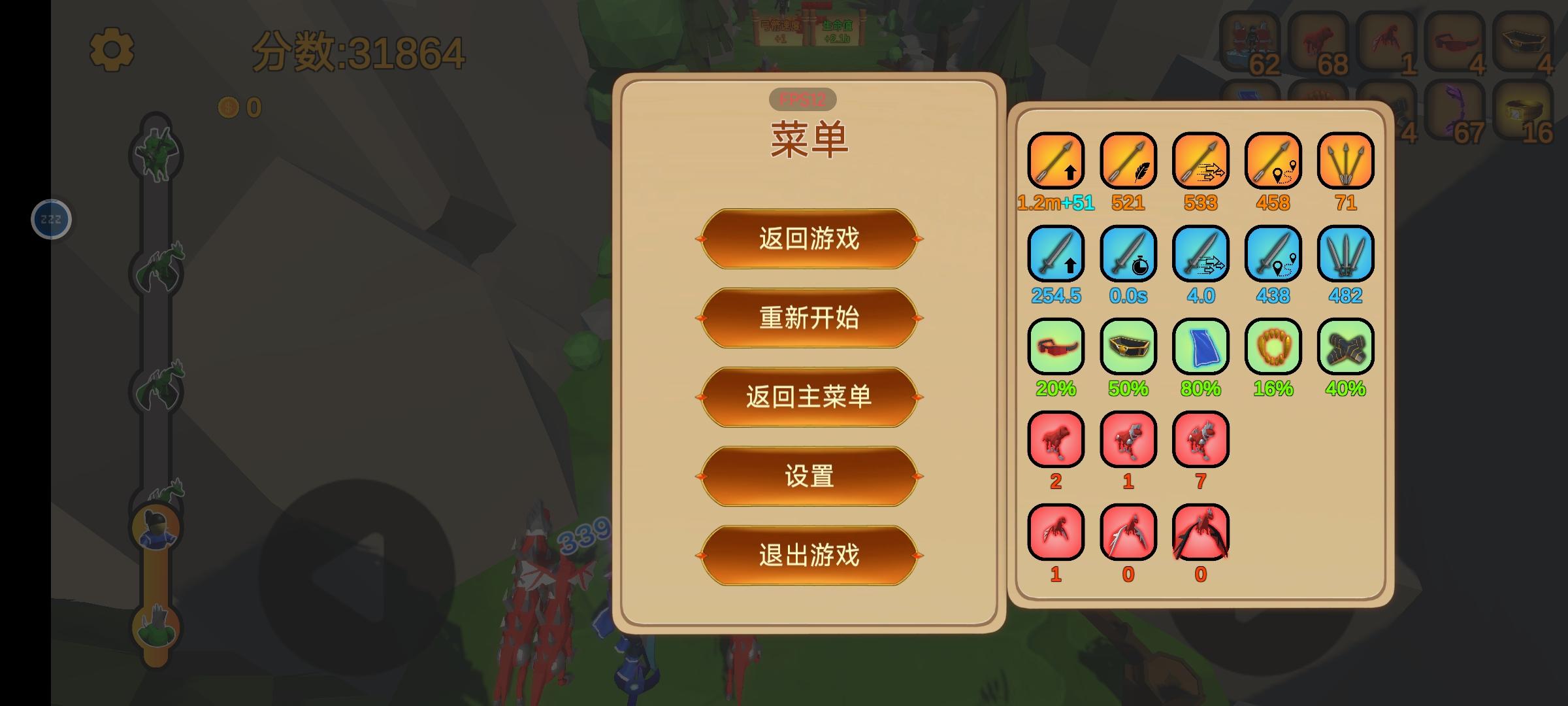Click the 重新开始 restart button
The width and height of the screenshot is (1568, 706).
pos(808,318)
